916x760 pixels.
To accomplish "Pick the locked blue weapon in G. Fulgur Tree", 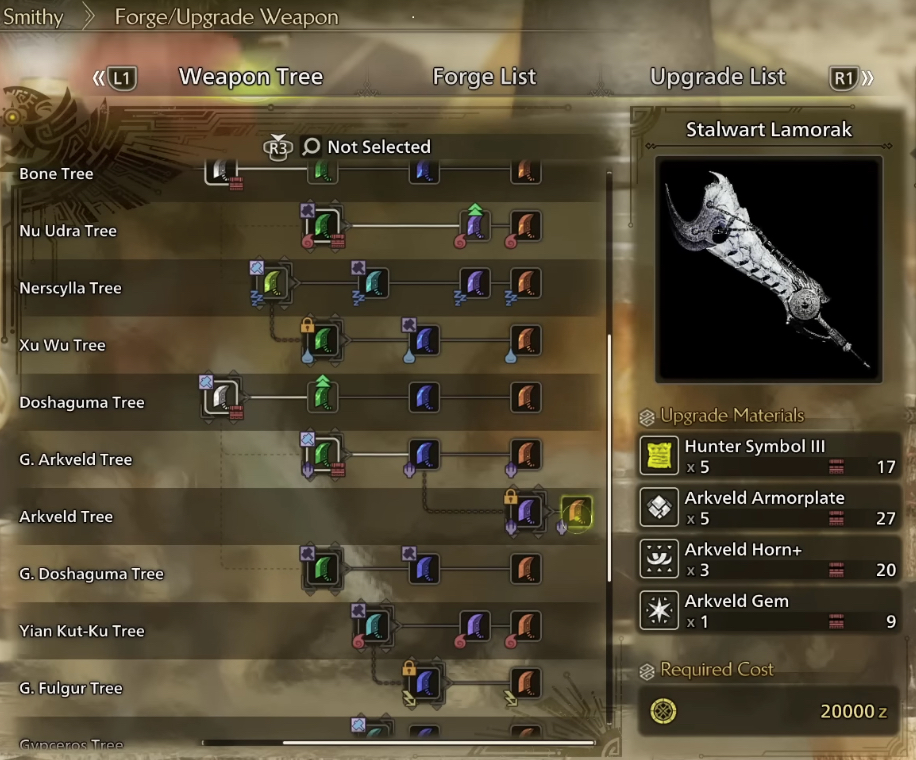I will click(426, 684).
